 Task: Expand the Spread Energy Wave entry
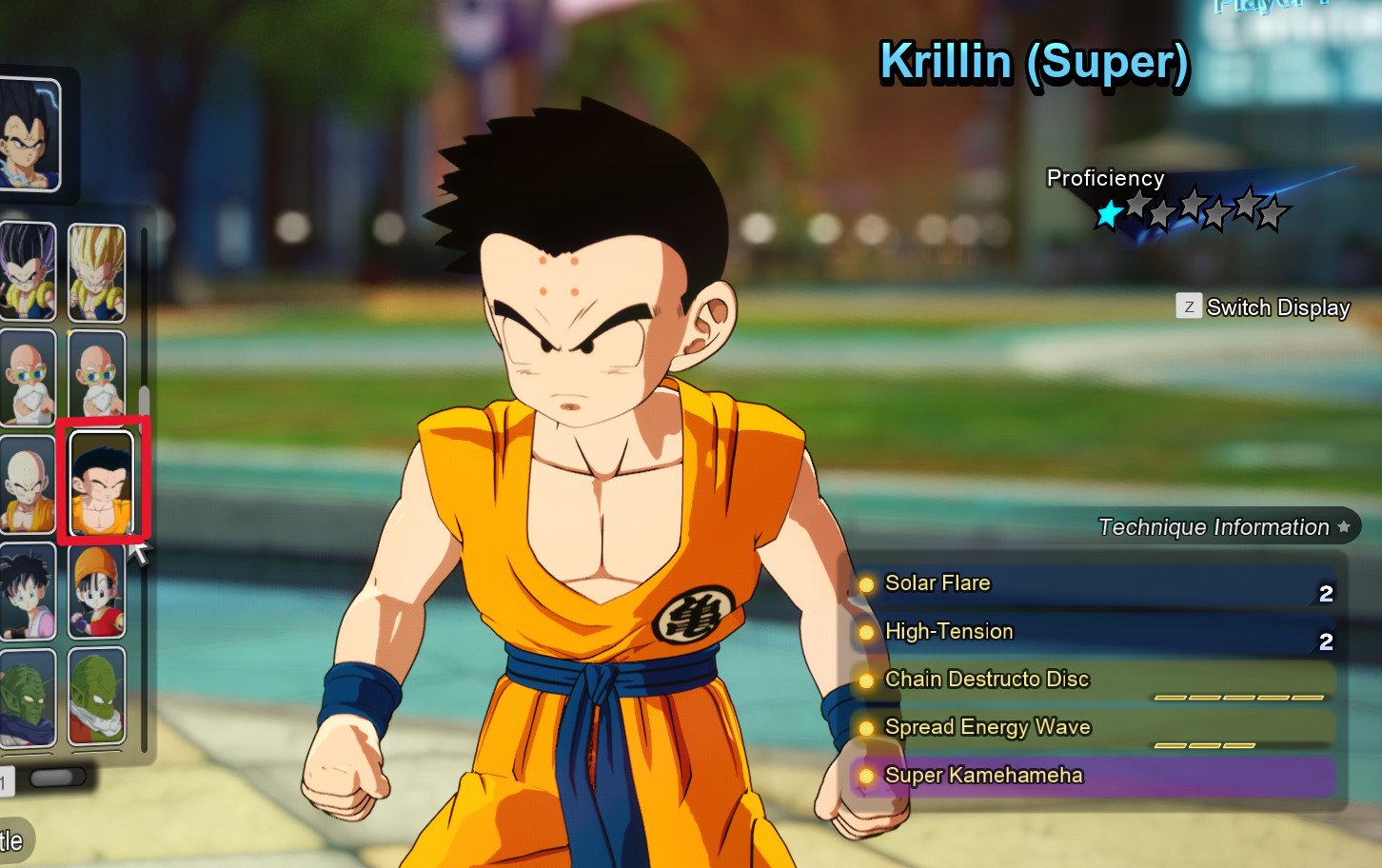988,727
